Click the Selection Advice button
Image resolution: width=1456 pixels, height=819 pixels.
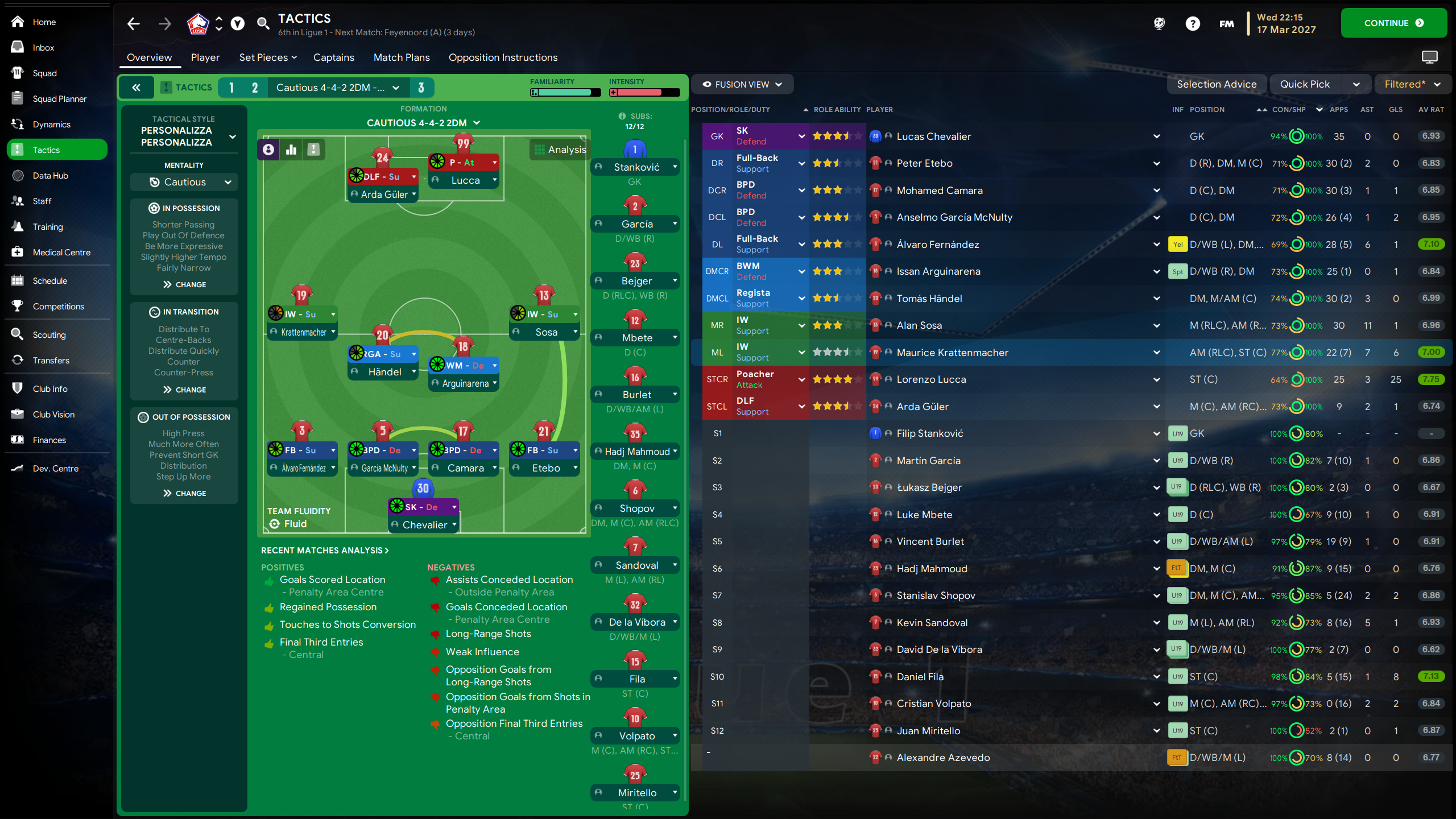[1217, 84]
